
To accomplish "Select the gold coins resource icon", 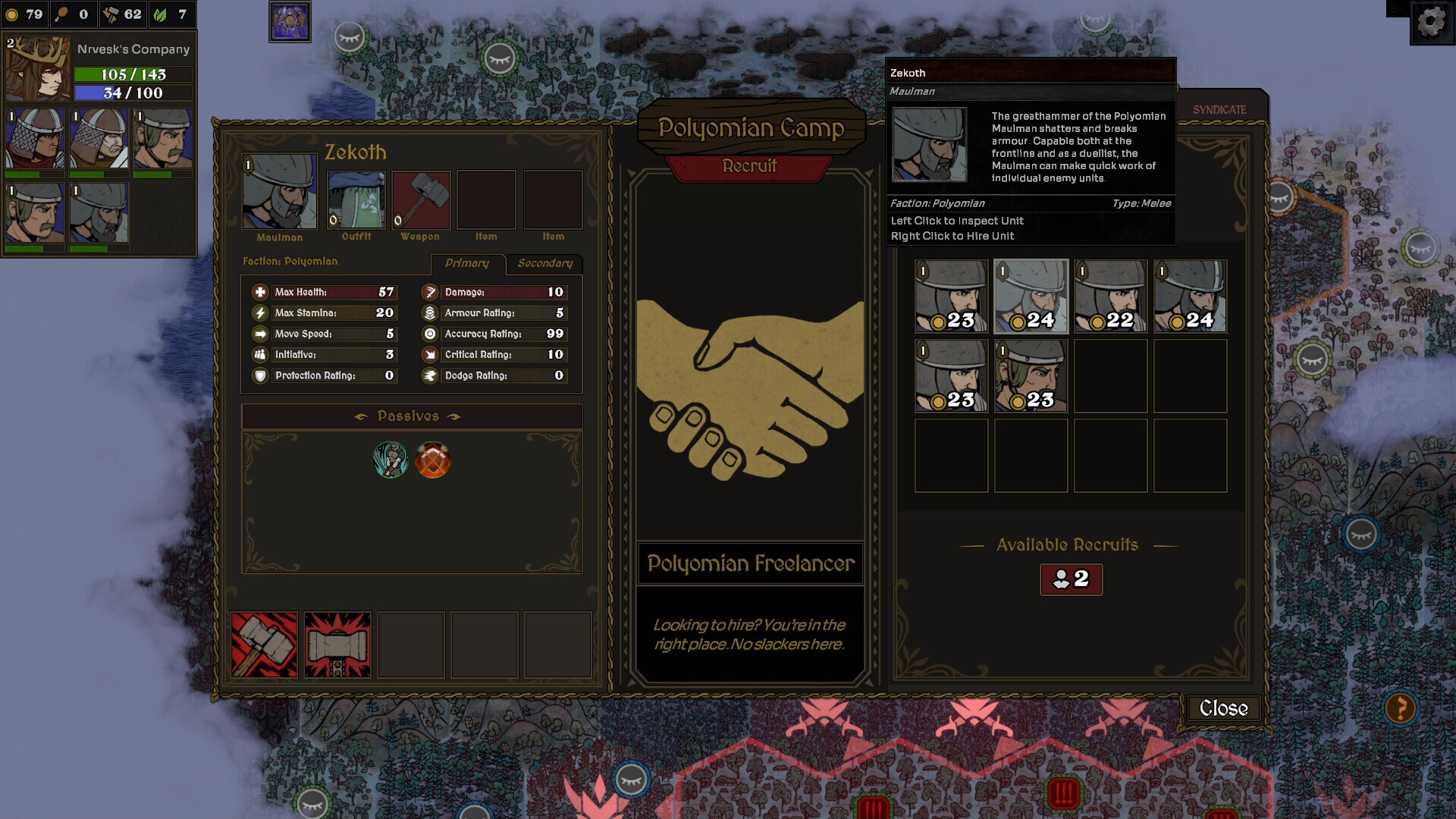I will (14, 13).
